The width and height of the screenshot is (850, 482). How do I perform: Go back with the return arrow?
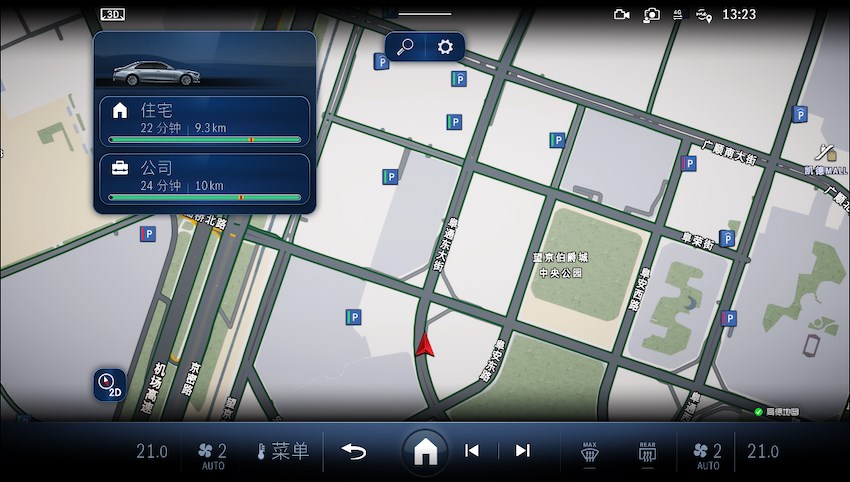coord(354,451)
